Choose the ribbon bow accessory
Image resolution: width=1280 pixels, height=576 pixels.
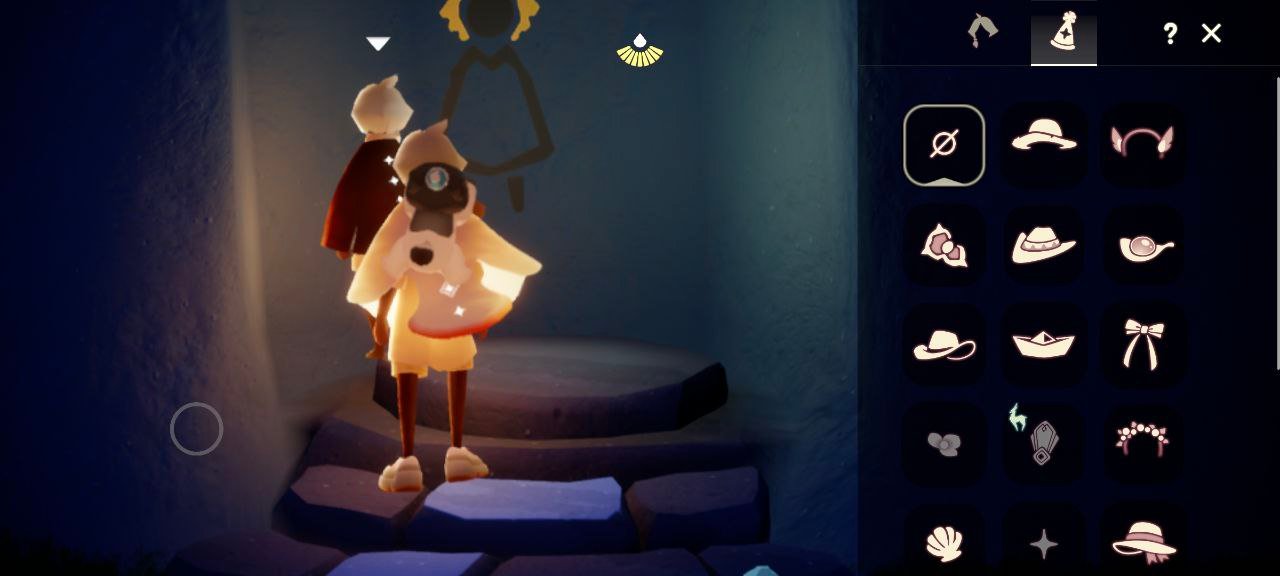(x=1143, y=343)
